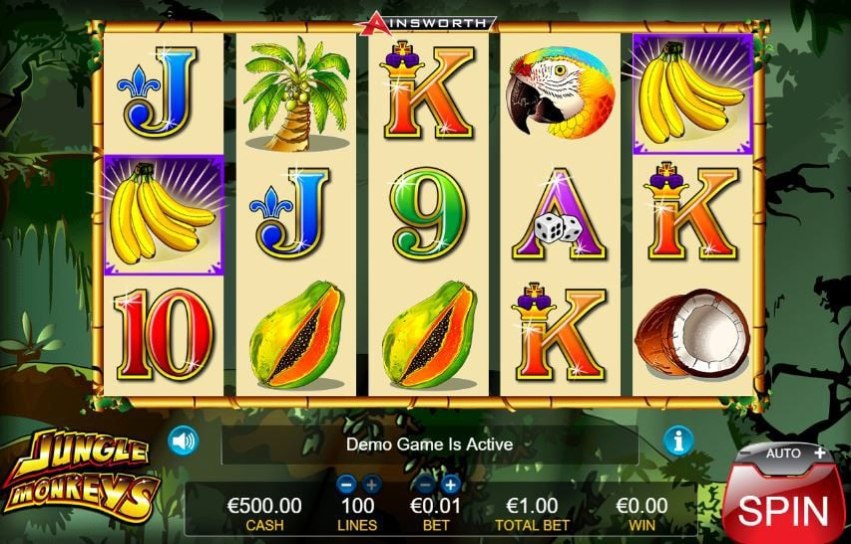Lower the bet amount
Screen dimensions: 851x544
coord(426,484)
